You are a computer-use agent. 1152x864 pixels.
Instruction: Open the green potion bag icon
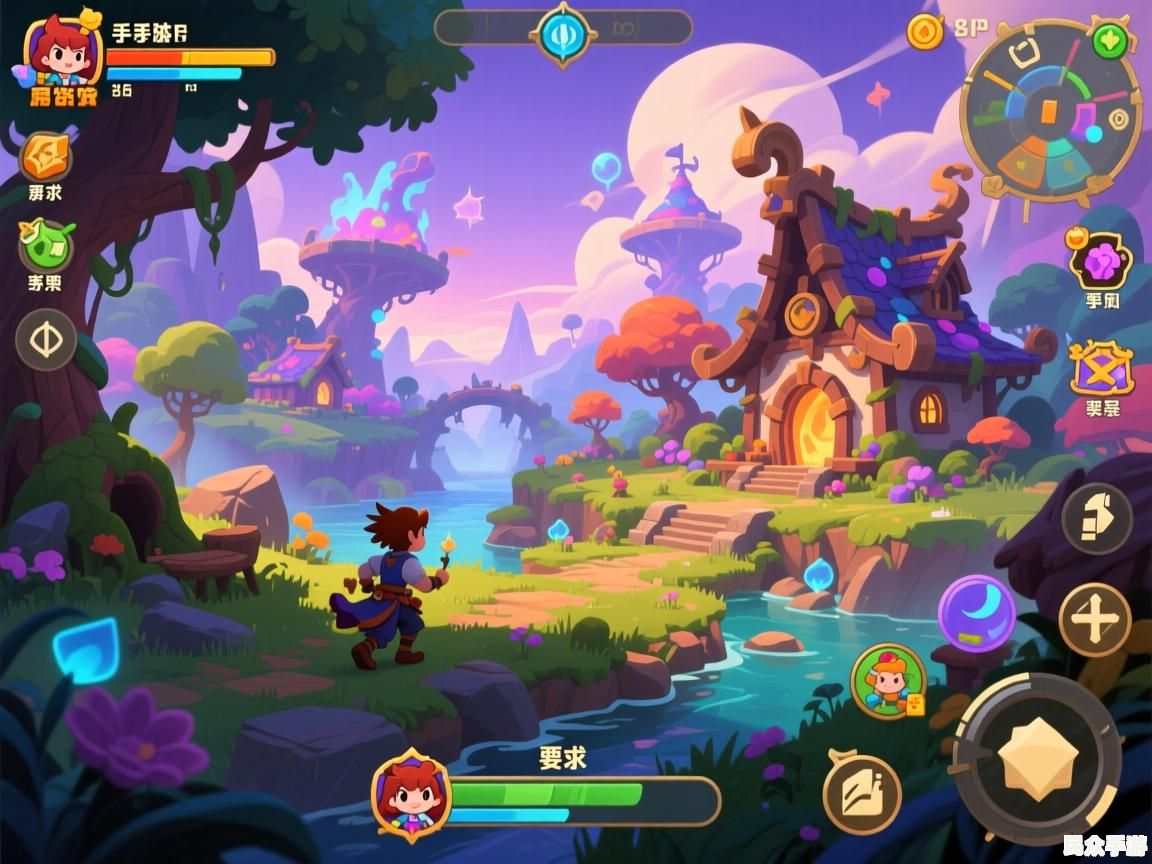[x=46, y=246]
